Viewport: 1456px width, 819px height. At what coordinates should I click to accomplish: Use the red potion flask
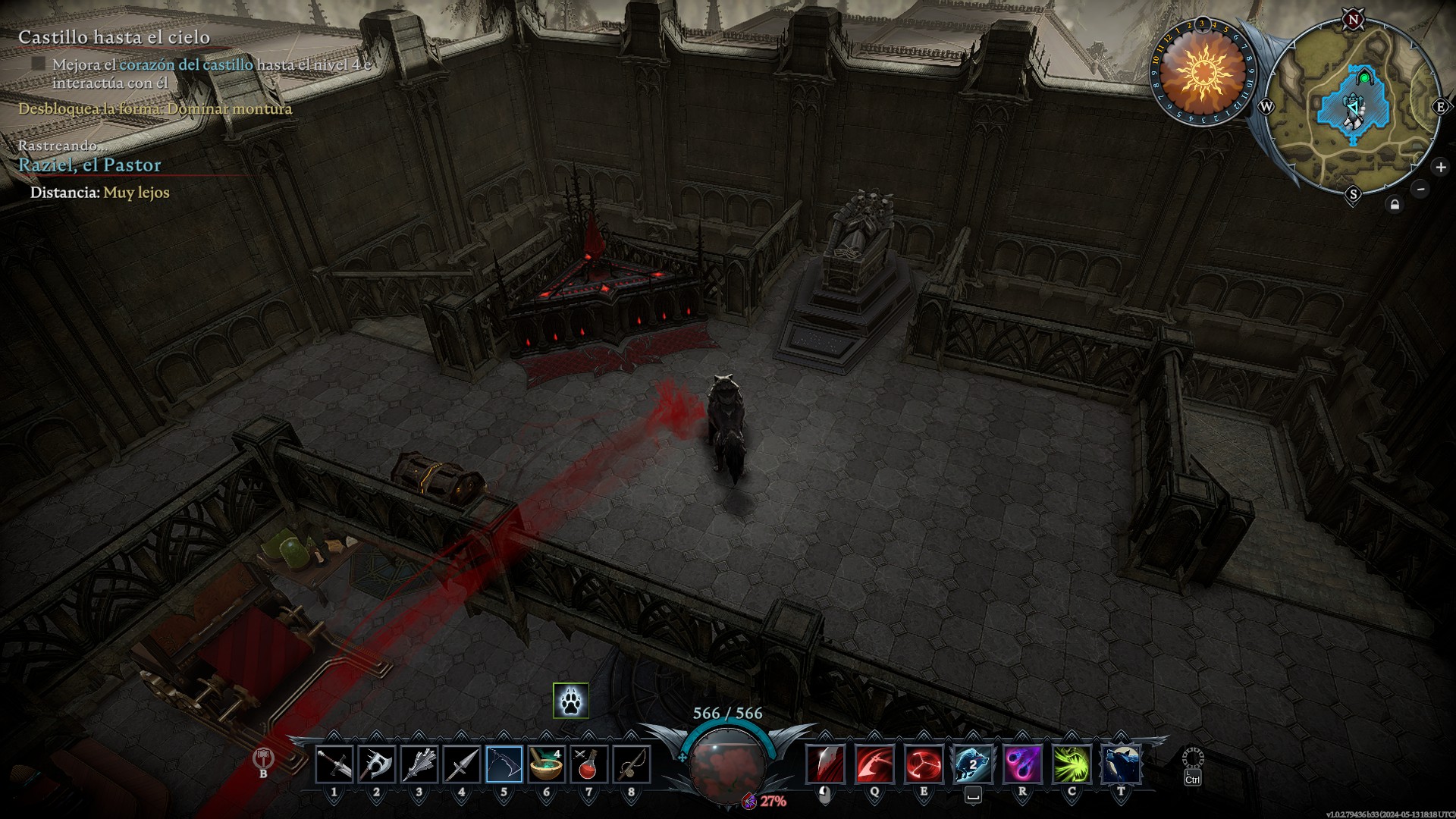[x=588, y=764]
